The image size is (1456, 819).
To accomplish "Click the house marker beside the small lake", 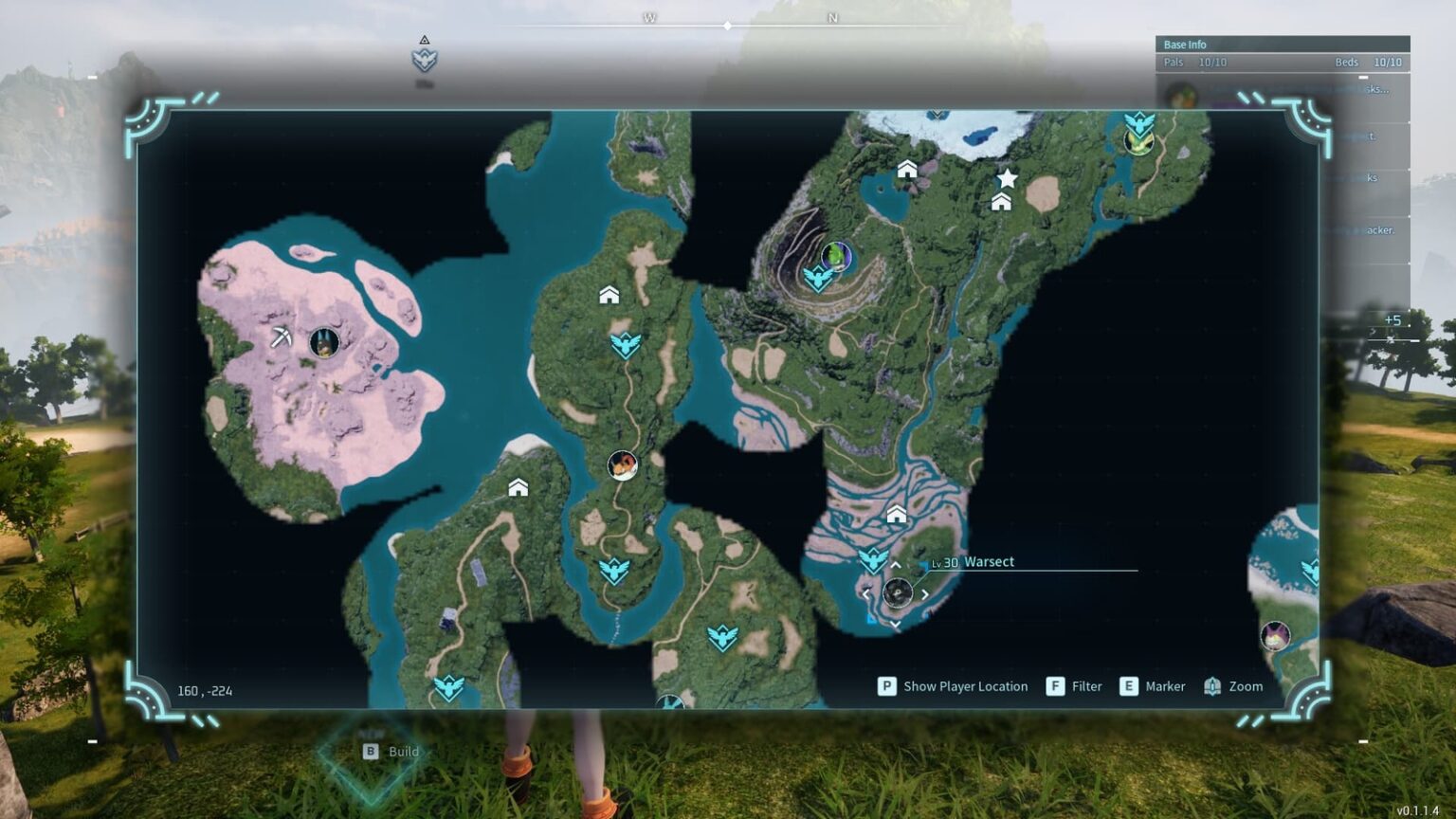I will coord(907,169).
